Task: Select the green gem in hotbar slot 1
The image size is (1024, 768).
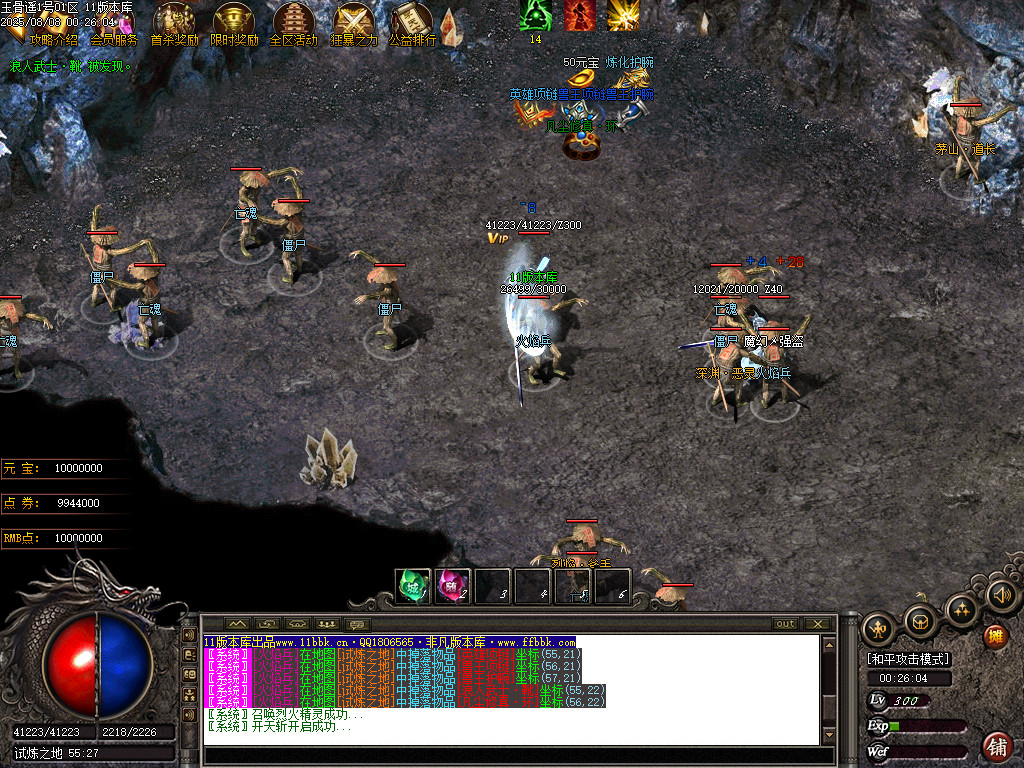Action: (413, 586)
